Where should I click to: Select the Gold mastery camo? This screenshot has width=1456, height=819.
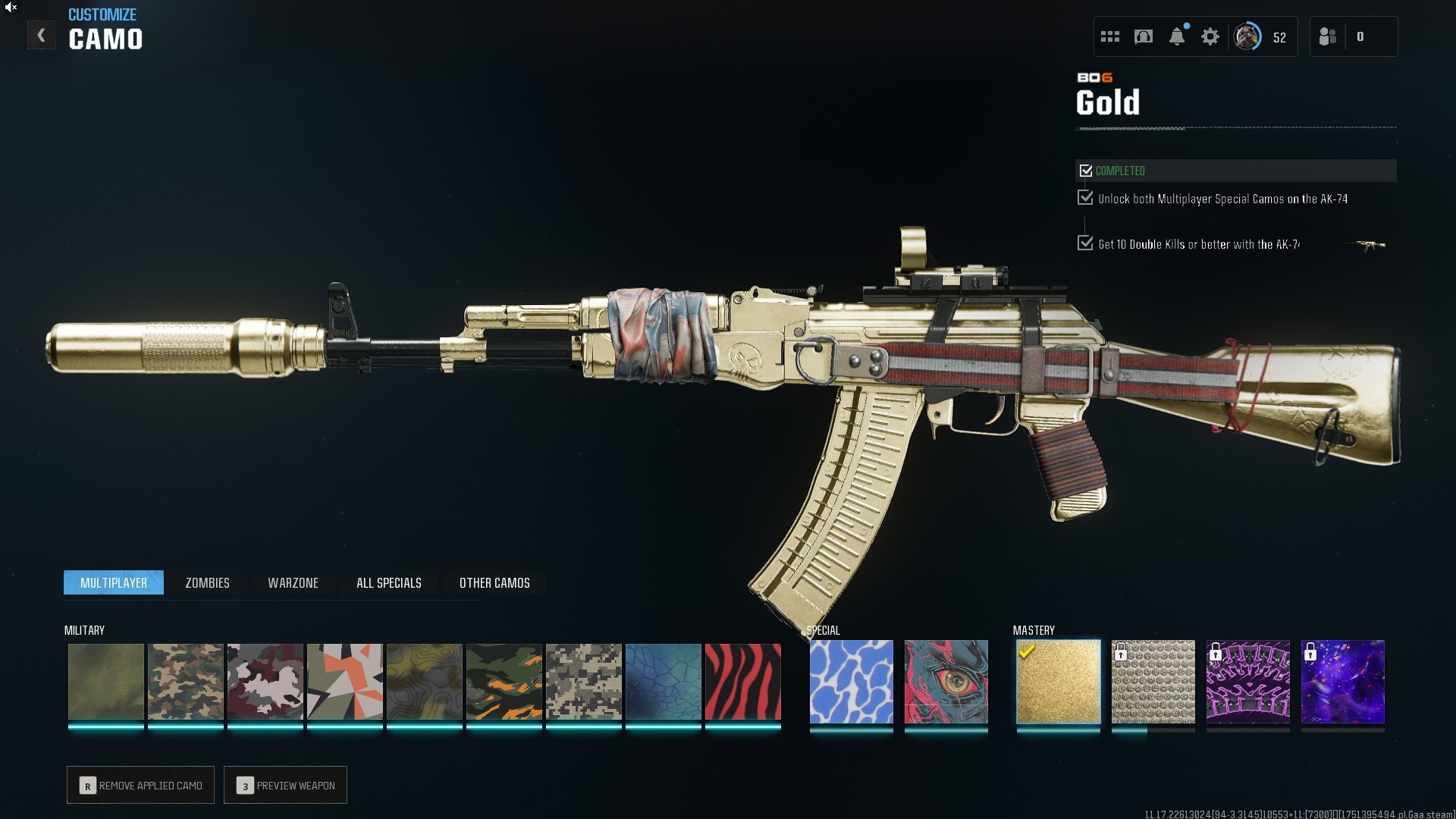point(1058,682)
